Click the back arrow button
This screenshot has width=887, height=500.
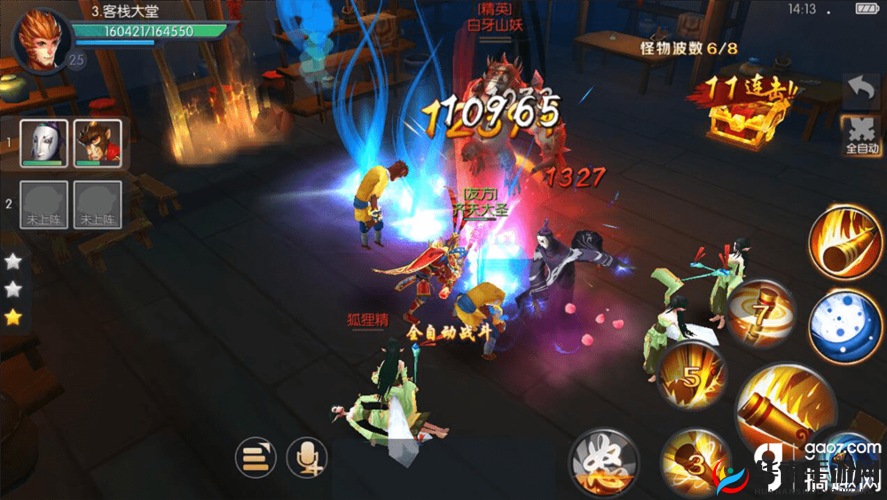[860, 92]
